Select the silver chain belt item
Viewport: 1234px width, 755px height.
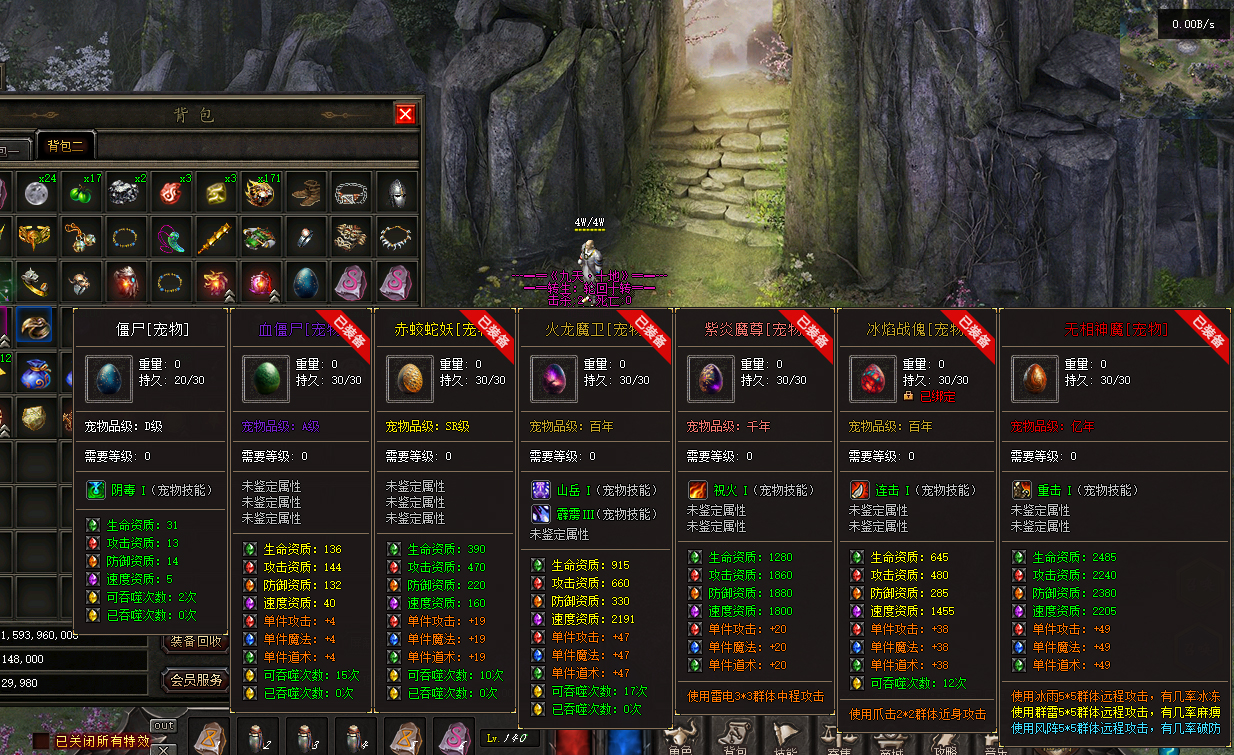coord(351,192)
